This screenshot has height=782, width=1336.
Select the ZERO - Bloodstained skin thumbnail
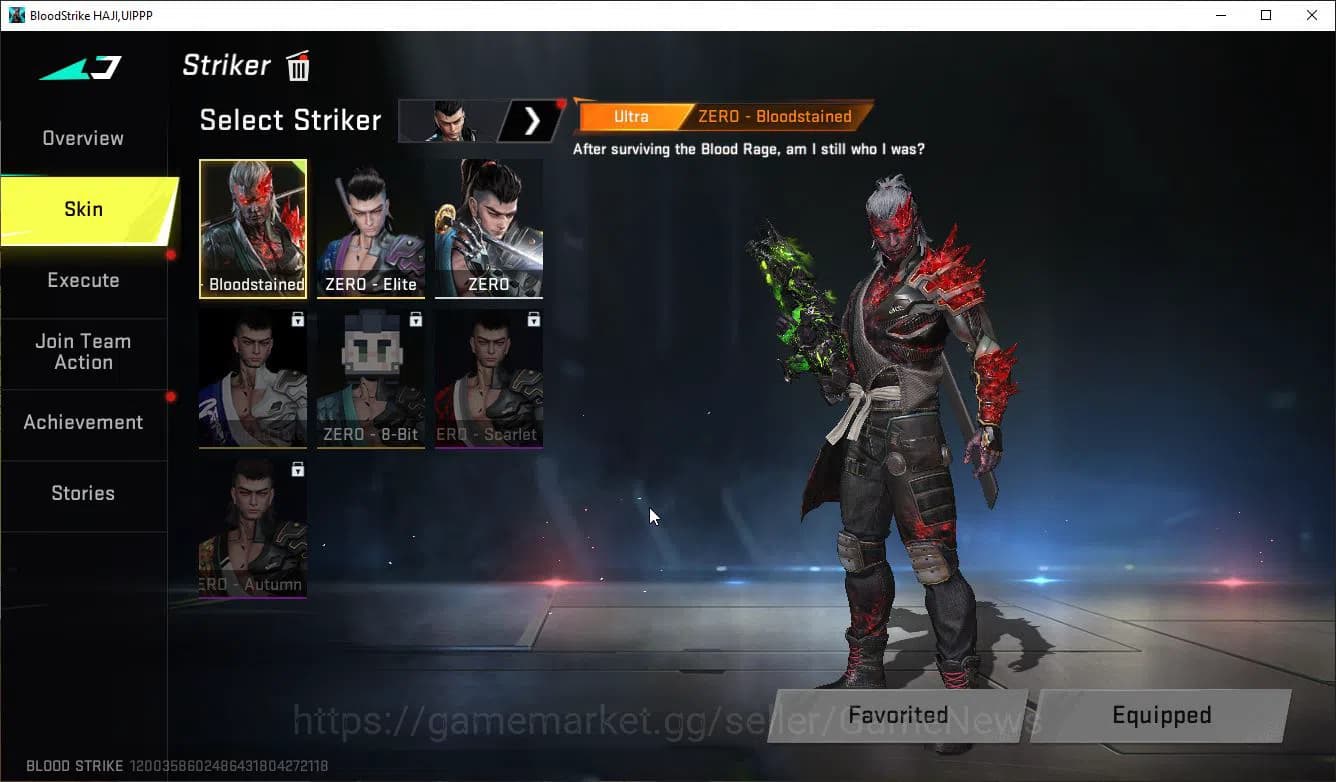pos(252,228)
